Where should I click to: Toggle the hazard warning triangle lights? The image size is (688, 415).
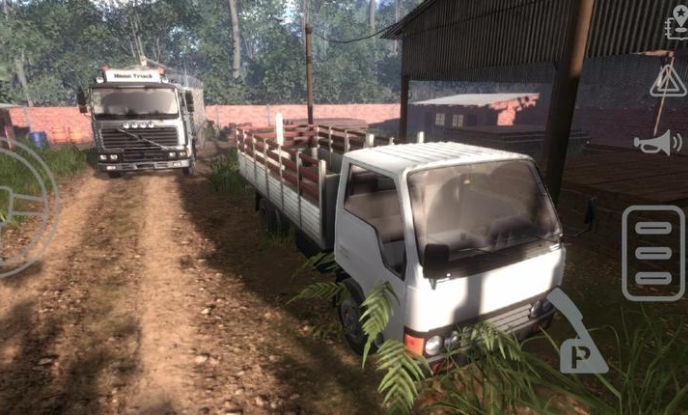667,82
